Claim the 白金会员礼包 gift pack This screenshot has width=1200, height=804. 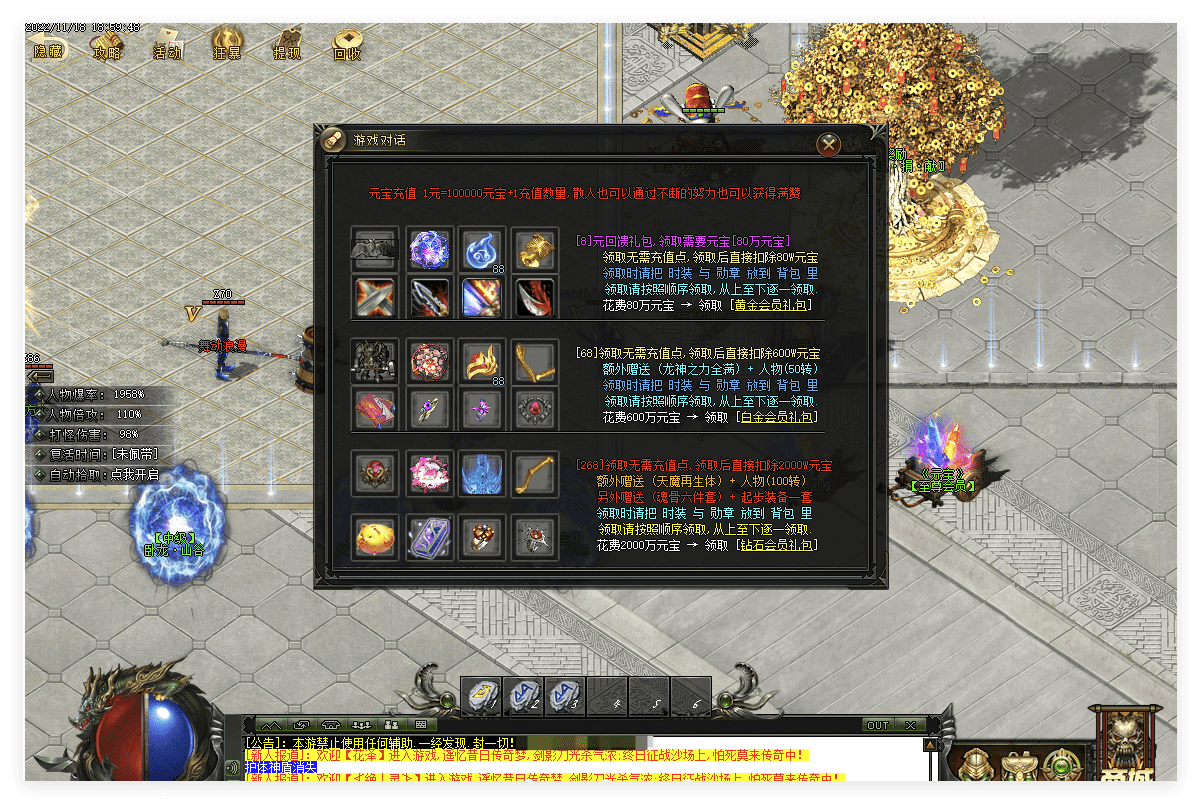pyautogui.click(x=777, y=417)
